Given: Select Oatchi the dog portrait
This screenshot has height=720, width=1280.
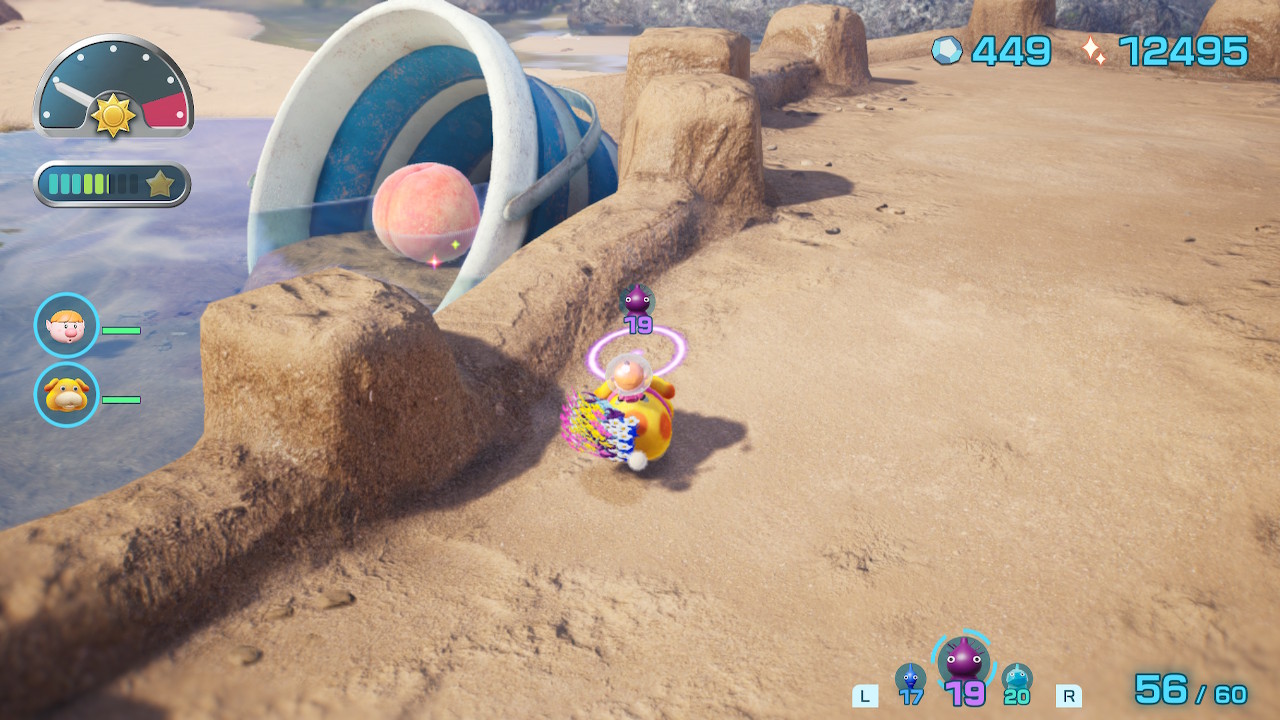Looking at the screenshot, I should 67,394.
